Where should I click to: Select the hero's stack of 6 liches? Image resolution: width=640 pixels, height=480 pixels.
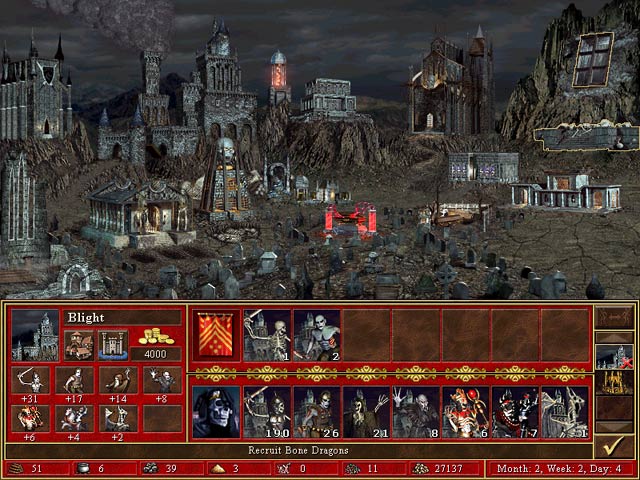coord(465,412)
